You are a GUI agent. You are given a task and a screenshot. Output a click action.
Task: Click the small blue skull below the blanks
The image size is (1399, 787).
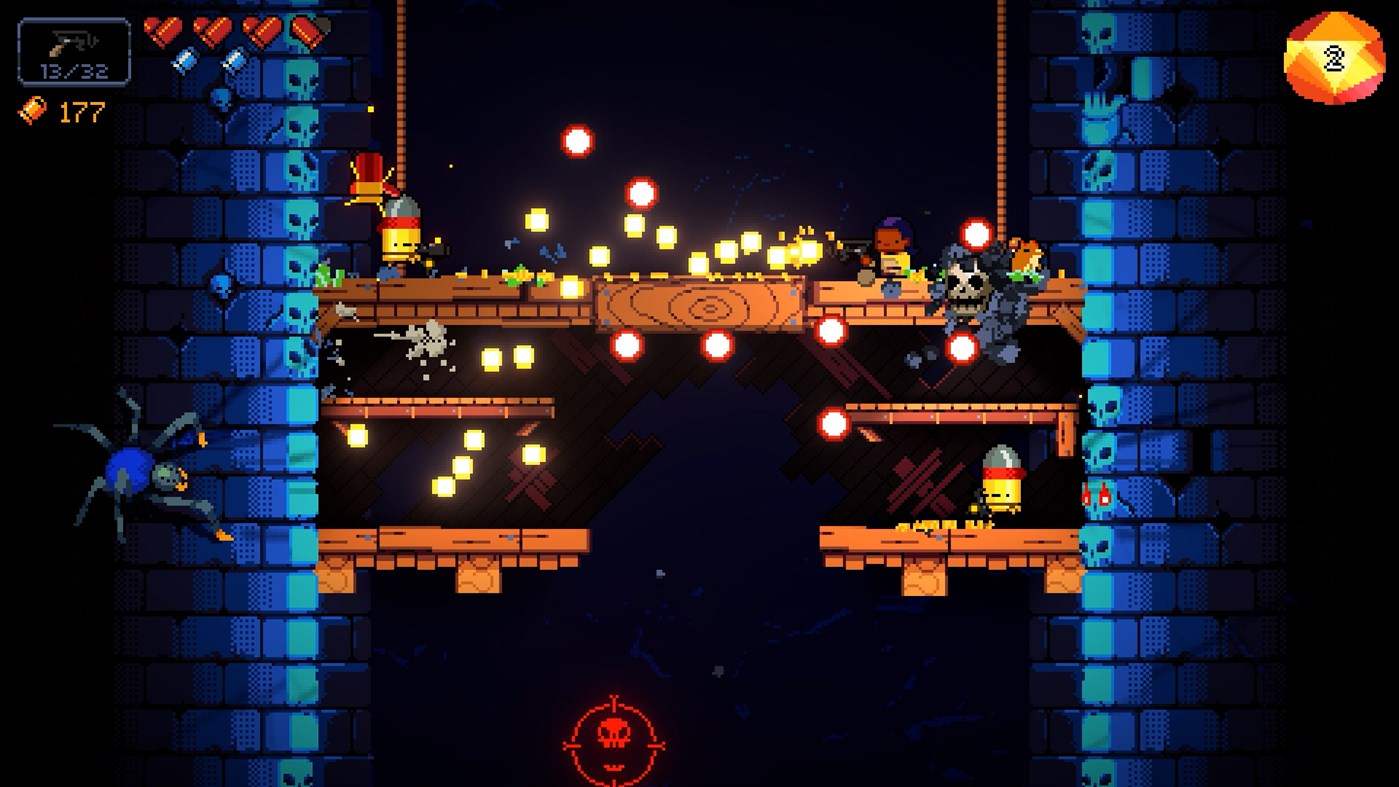click(x=222, y=98)
